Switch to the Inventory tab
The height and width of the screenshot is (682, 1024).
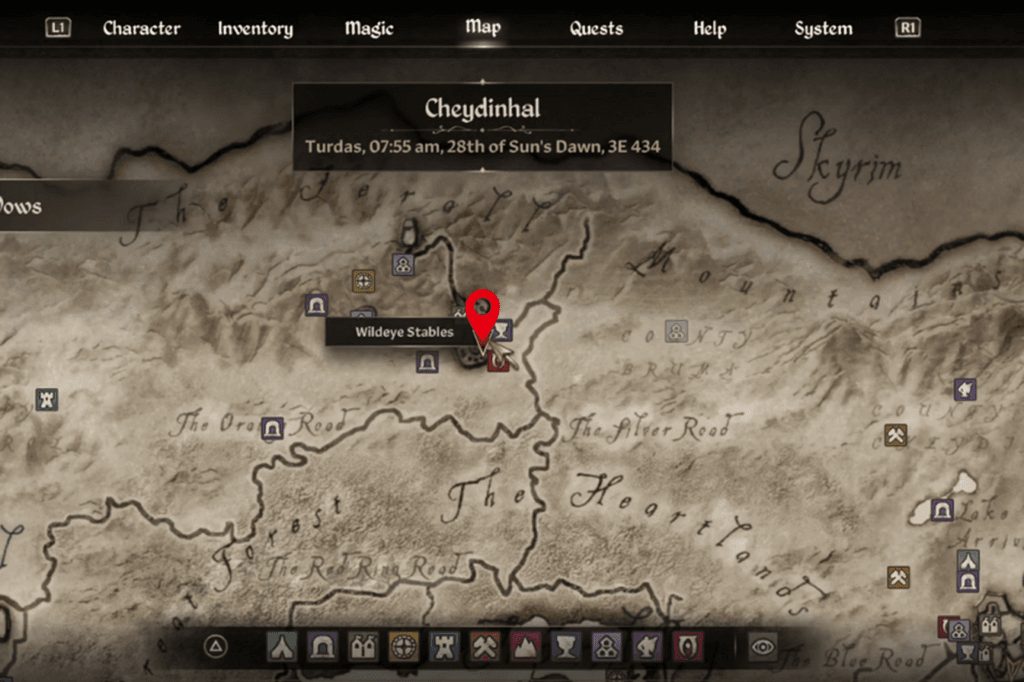coord(255,28)
